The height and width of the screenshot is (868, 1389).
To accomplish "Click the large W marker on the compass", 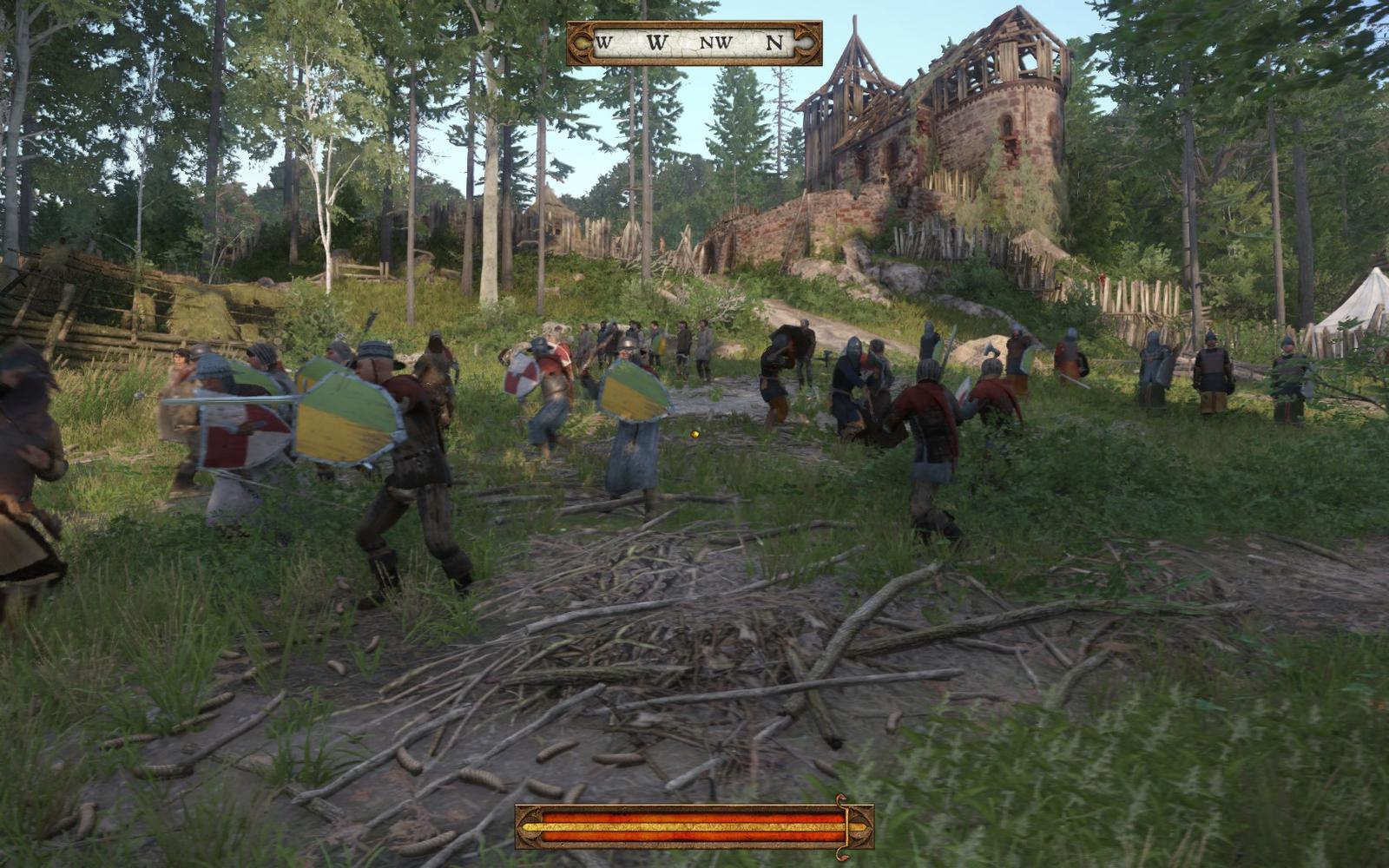I will 657,41.
